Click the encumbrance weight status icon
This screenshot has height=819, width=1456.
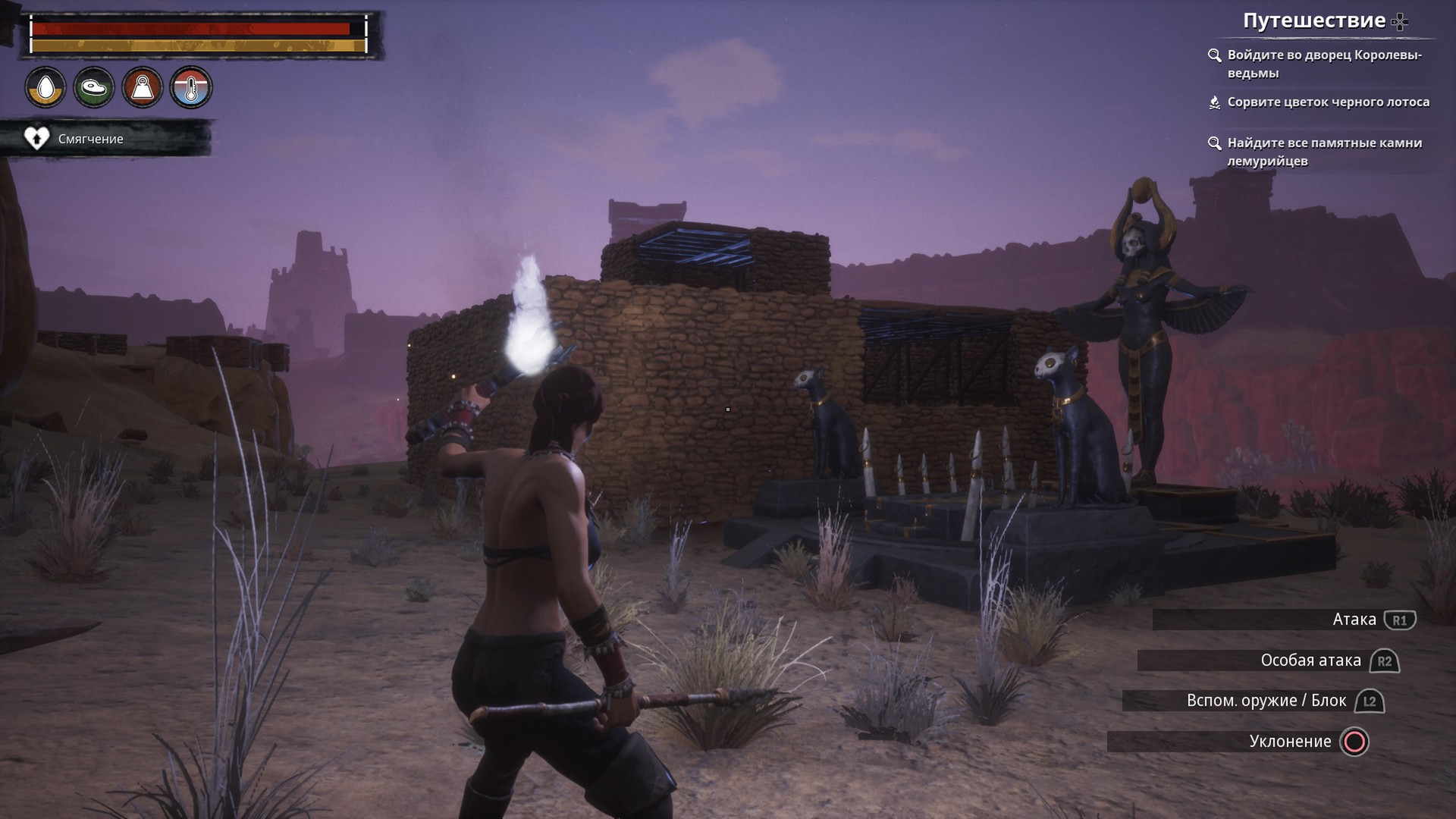pyautogui.click(x=143, y=88)
